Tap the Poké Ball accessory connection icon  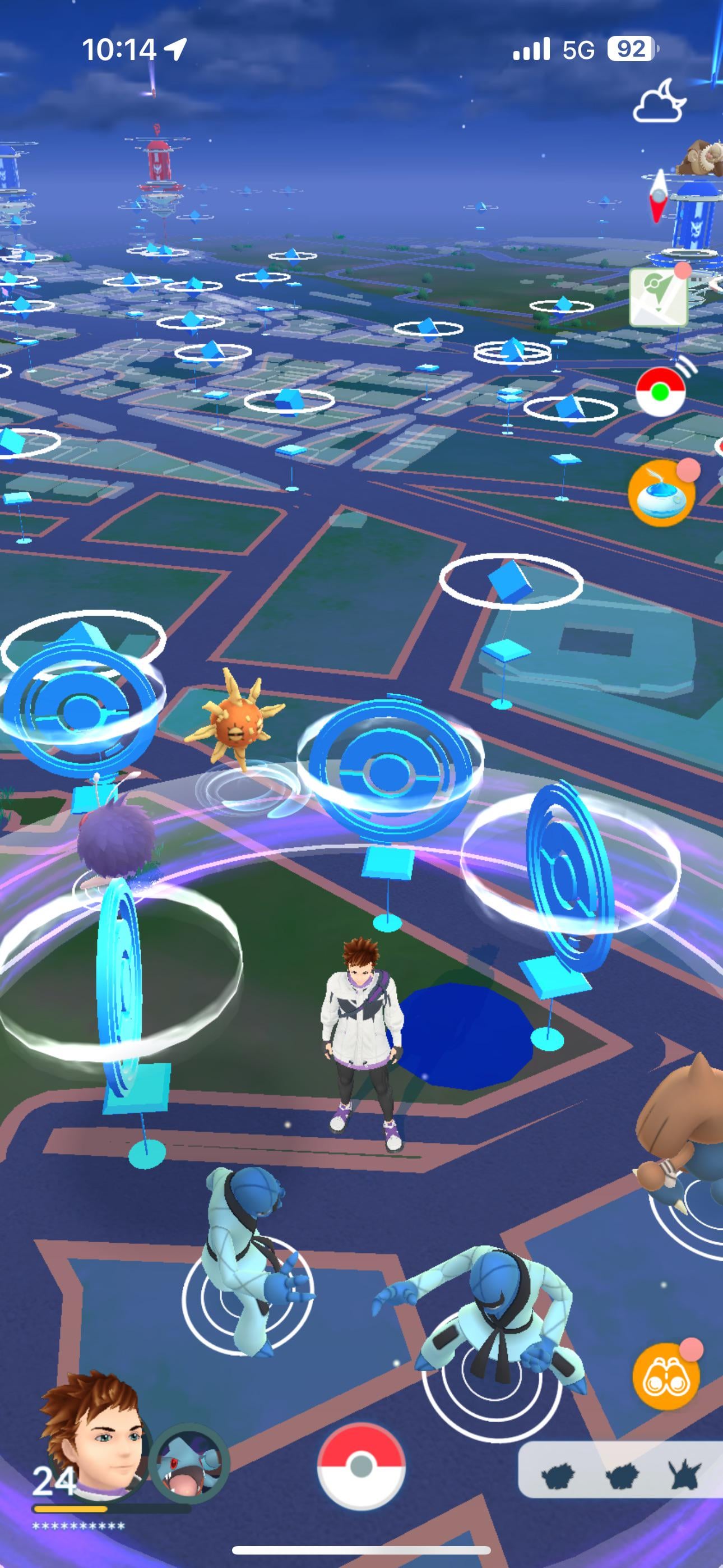click(x=661, y=392)
